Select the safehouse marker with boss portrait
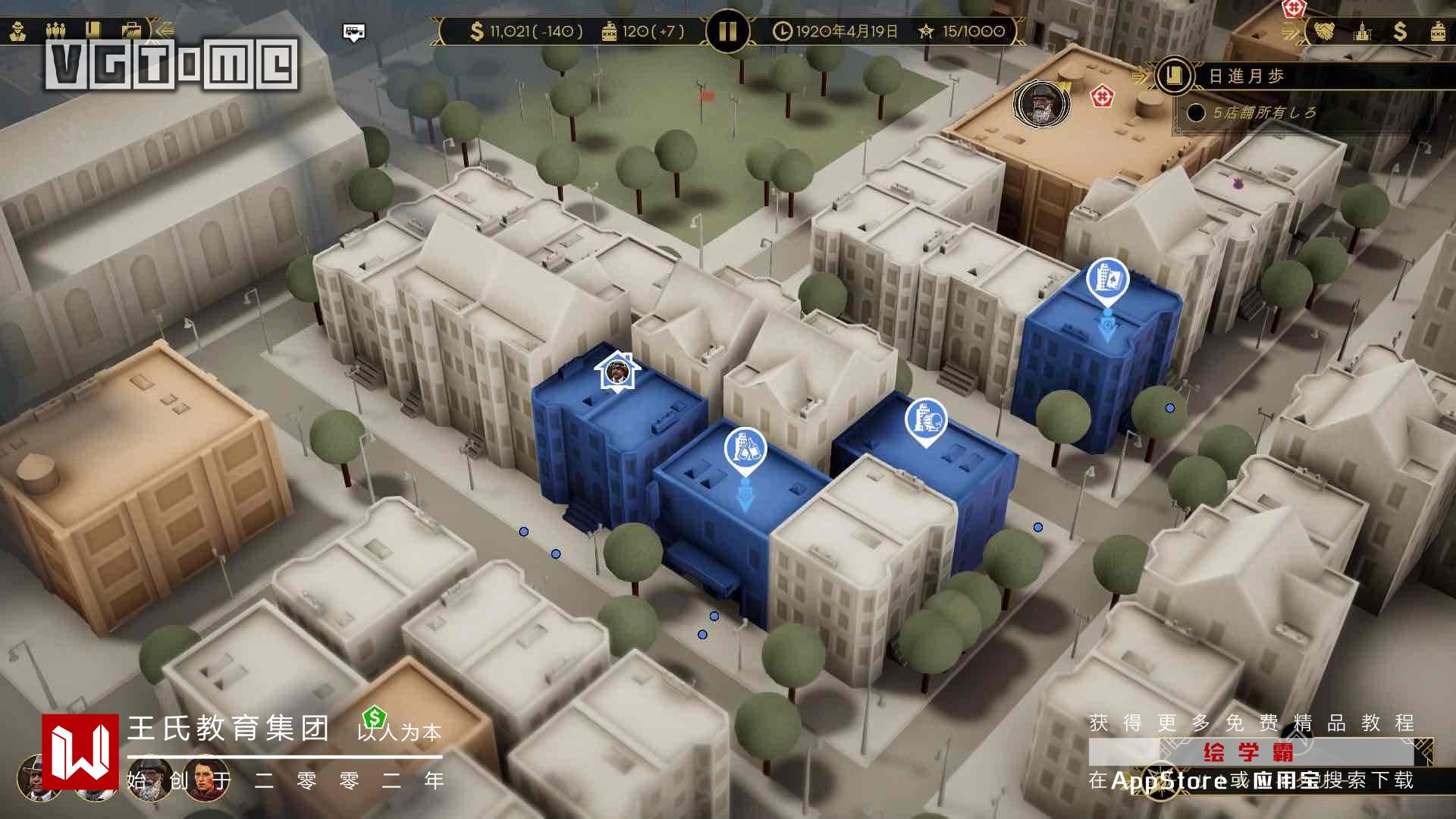 617,372
